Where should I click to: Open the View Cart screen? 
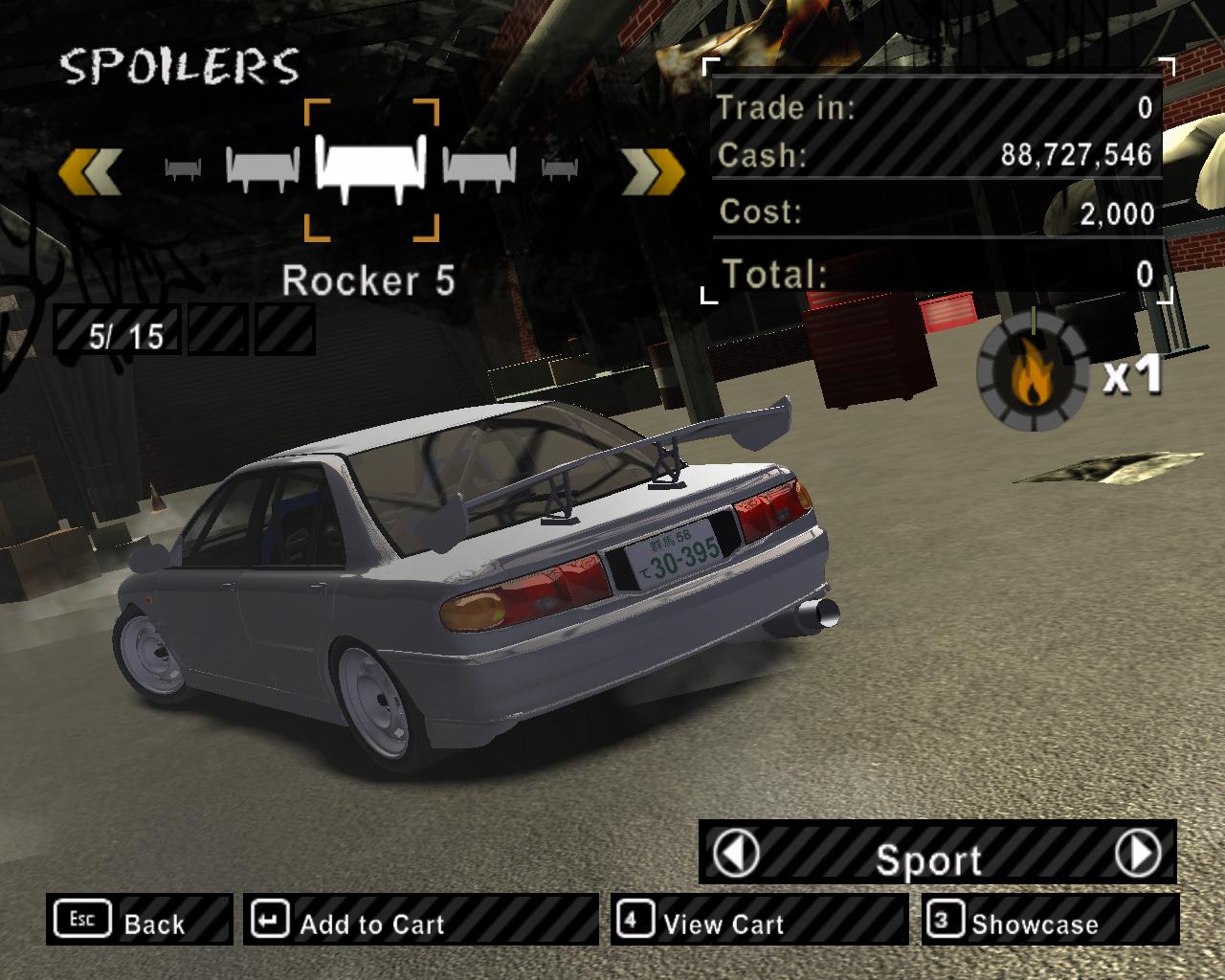(x=758, y=921)
